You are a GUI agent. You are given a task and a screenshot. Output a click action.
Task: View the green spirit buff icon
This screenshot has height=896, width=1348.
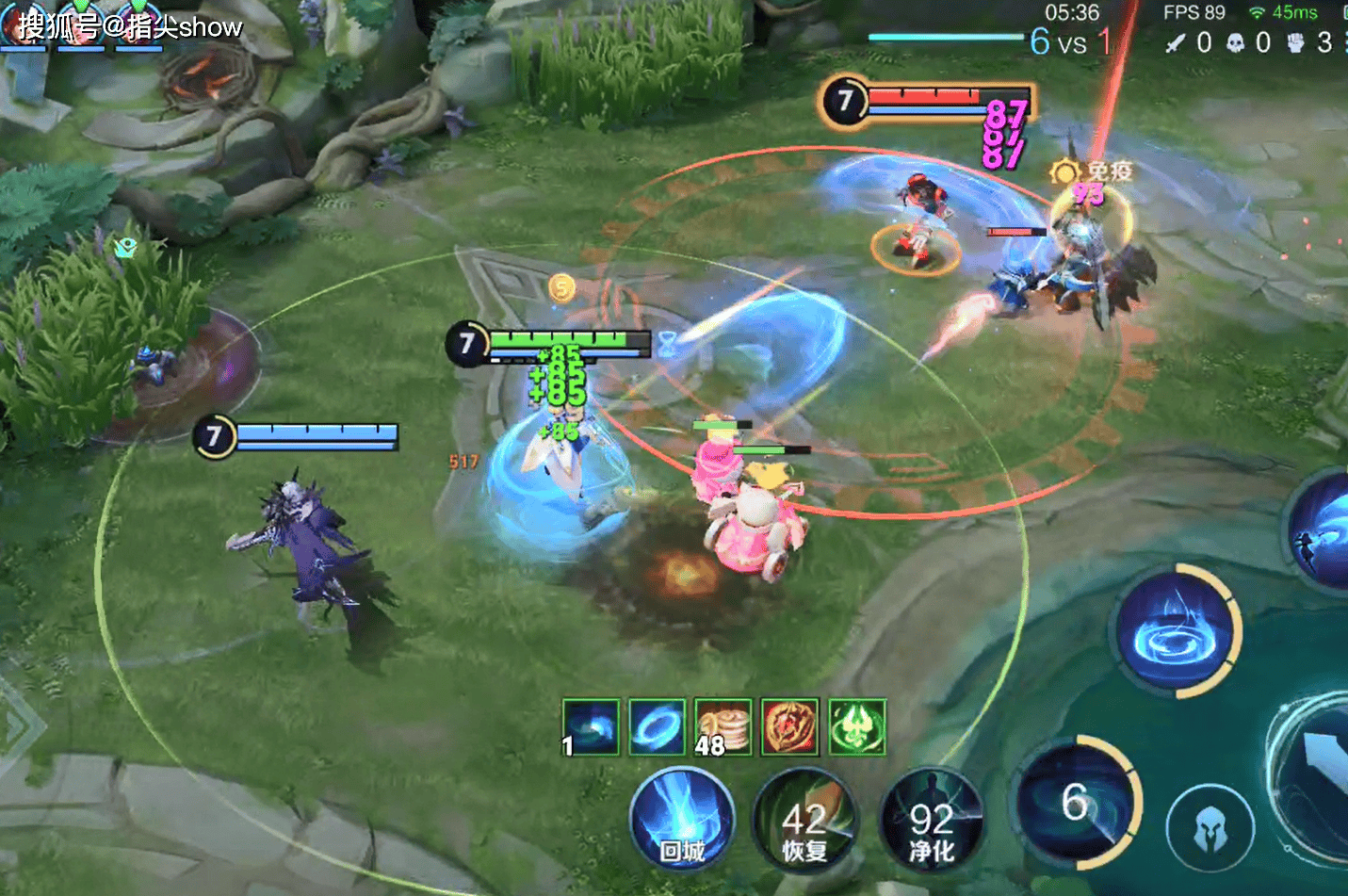pyautogui.click(x=857, y=727)
